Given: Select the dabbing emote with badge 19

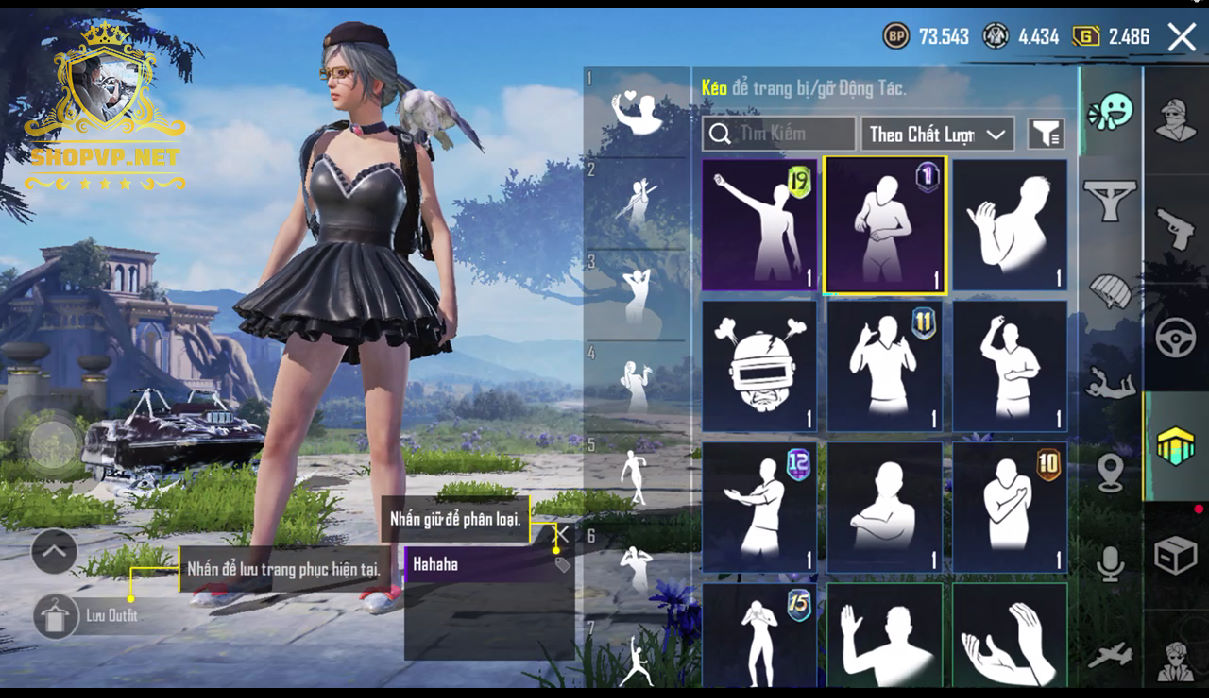Looking at the screenshot, I should point(759,224).
